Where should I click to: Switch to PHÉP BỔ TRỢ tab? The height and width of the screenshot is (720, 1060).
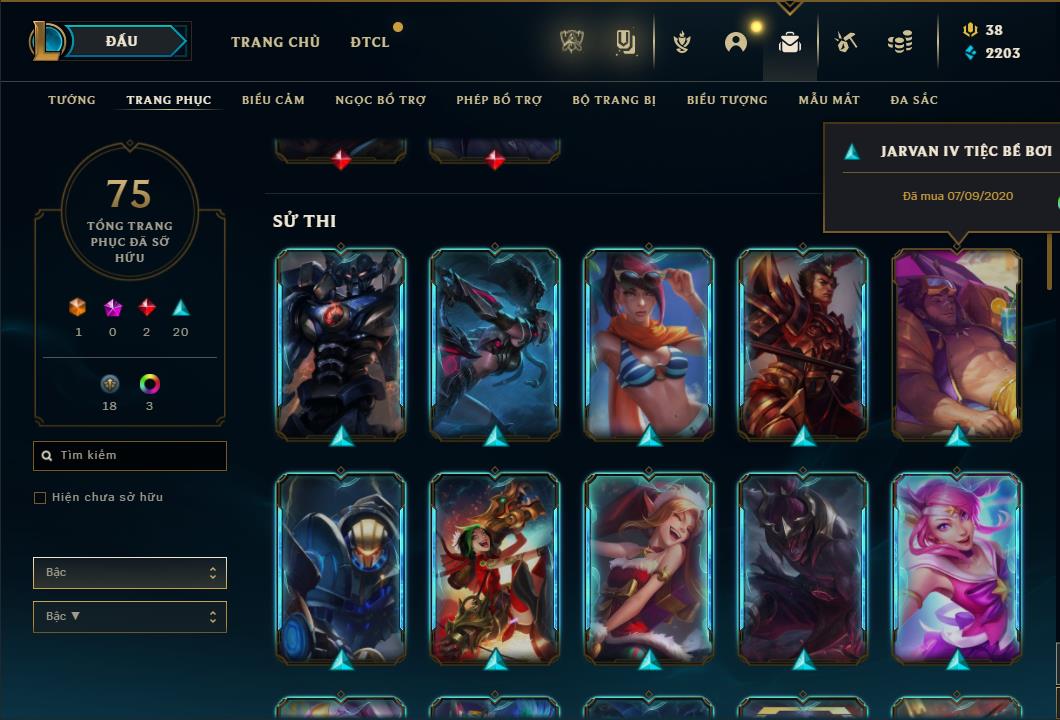coord(499,100)
